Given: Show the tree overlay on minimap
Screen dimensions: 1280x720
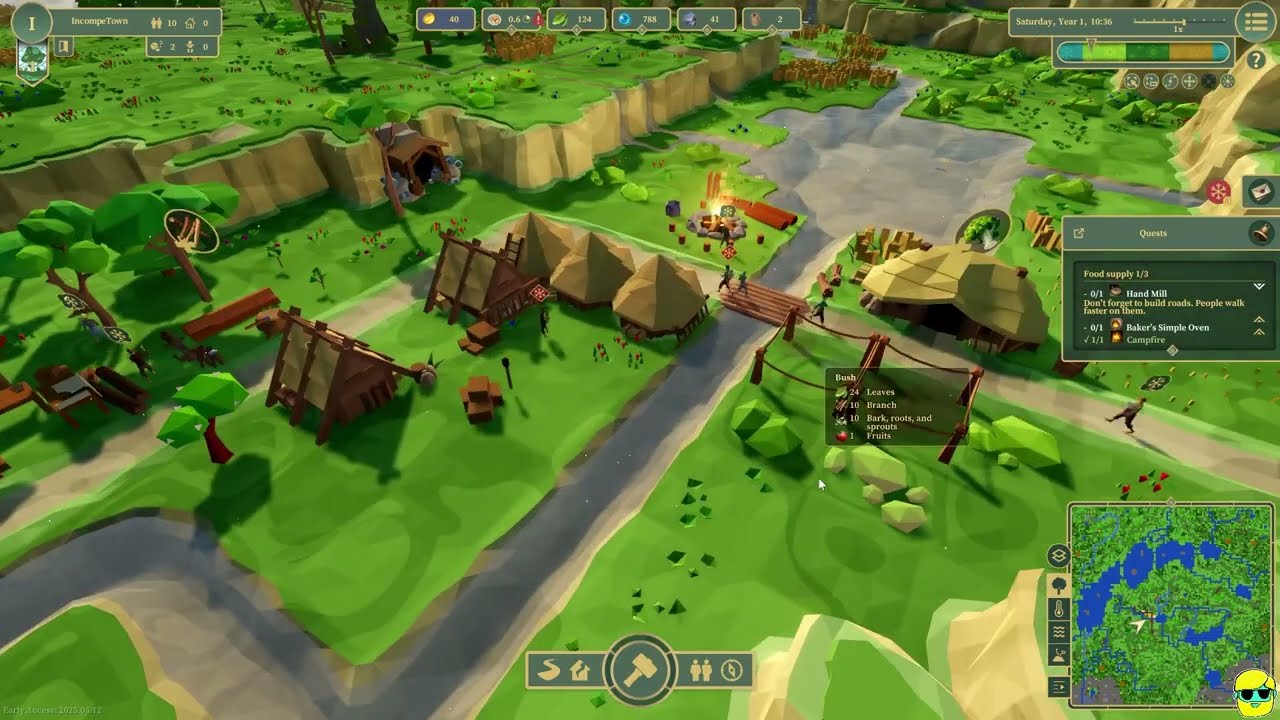Looking at the screenshot, I should pyautogui.click(x=1059, y=585).
